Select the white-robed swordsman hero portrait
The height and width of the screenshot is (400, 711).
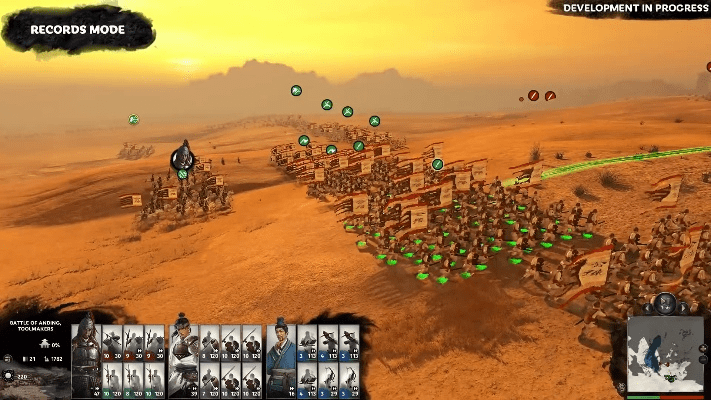(183, 355)
